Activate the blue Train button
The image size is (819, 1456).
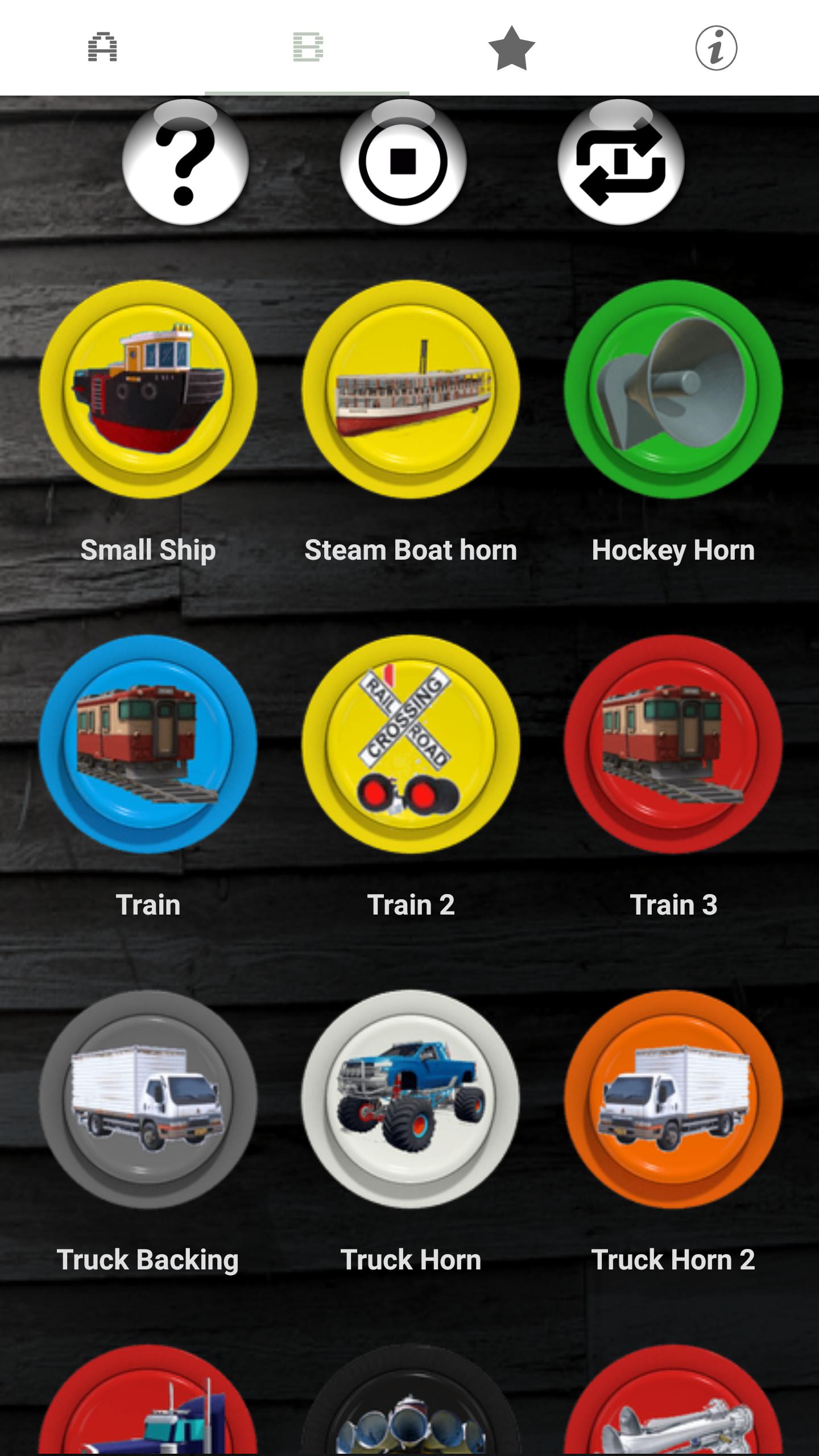pos(148,744)
